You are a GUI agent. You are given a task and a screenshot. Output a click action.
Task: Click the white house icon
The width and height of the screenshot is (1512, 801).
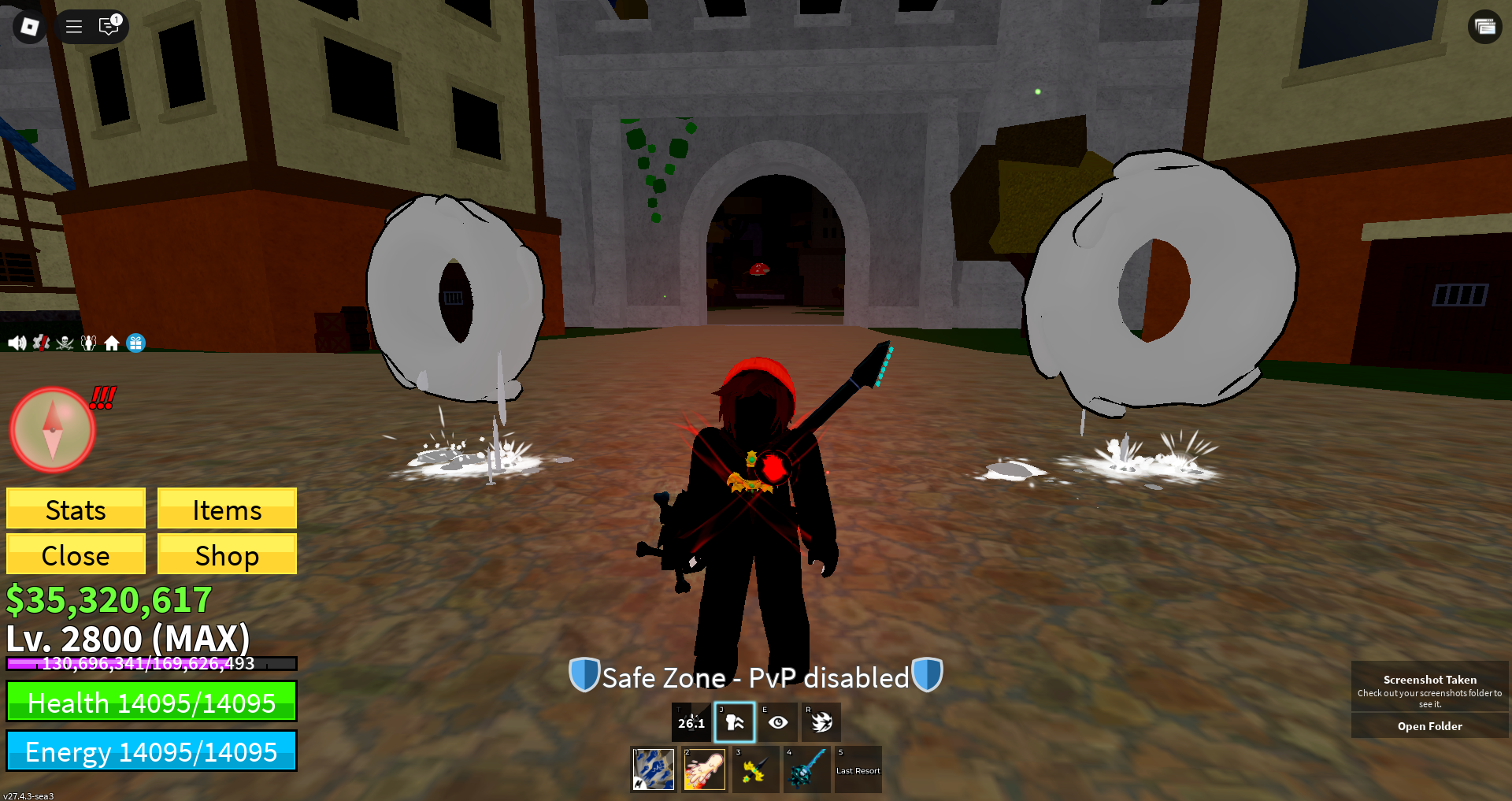click(x=112, y=343)
